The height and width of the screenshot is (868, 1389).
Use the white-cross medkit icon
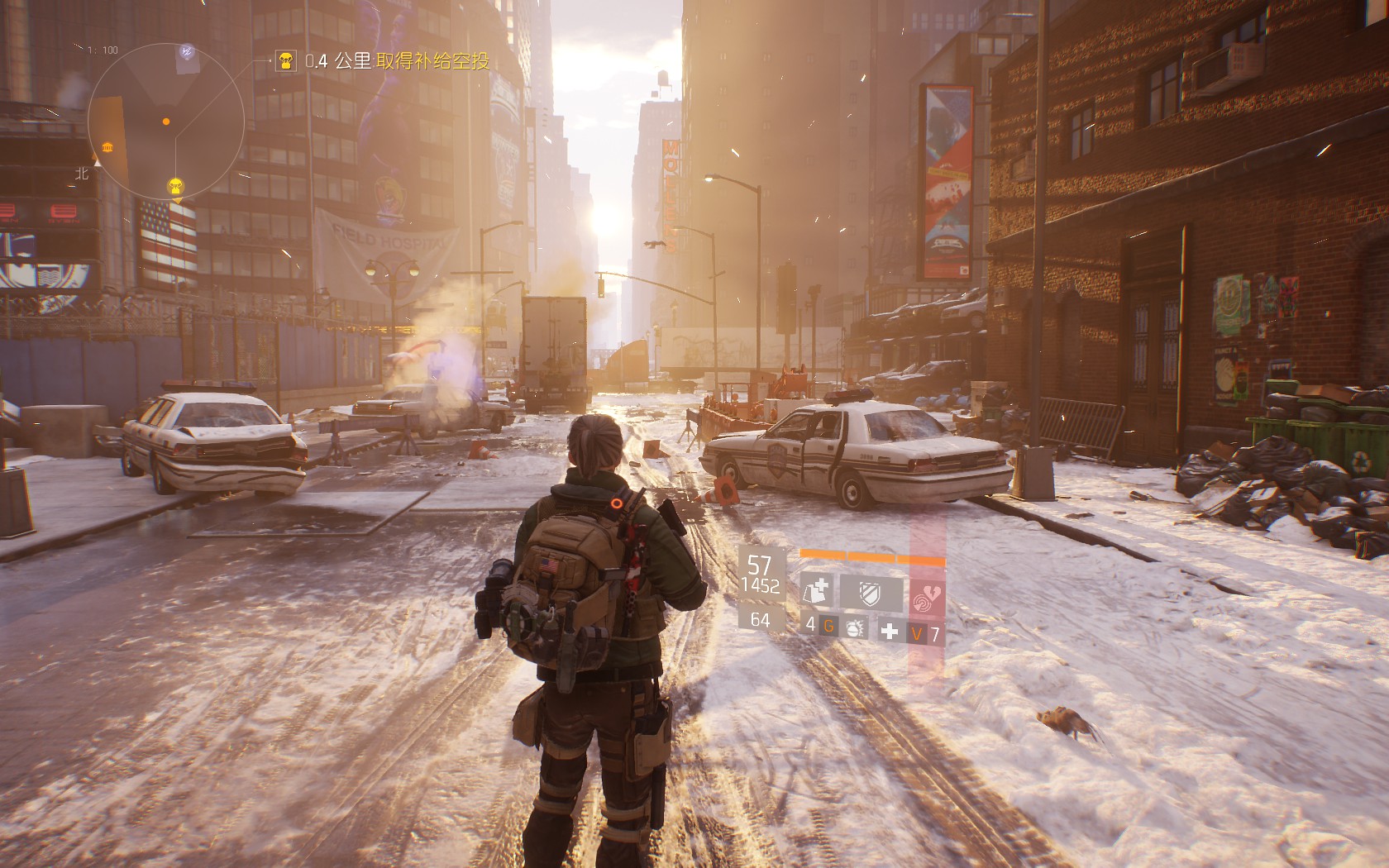point(890,632)
